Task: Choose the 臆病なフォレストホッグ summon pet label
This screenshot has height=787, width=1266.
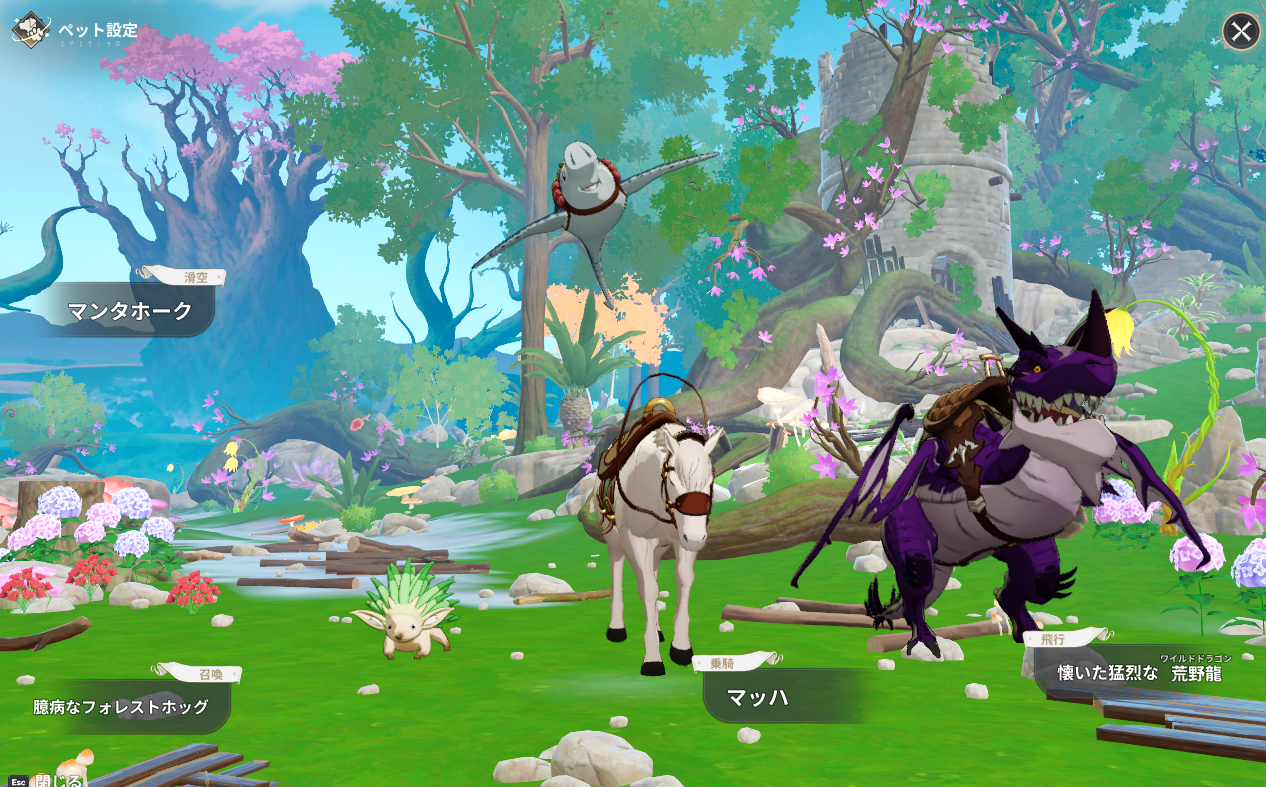Action: 121,707
